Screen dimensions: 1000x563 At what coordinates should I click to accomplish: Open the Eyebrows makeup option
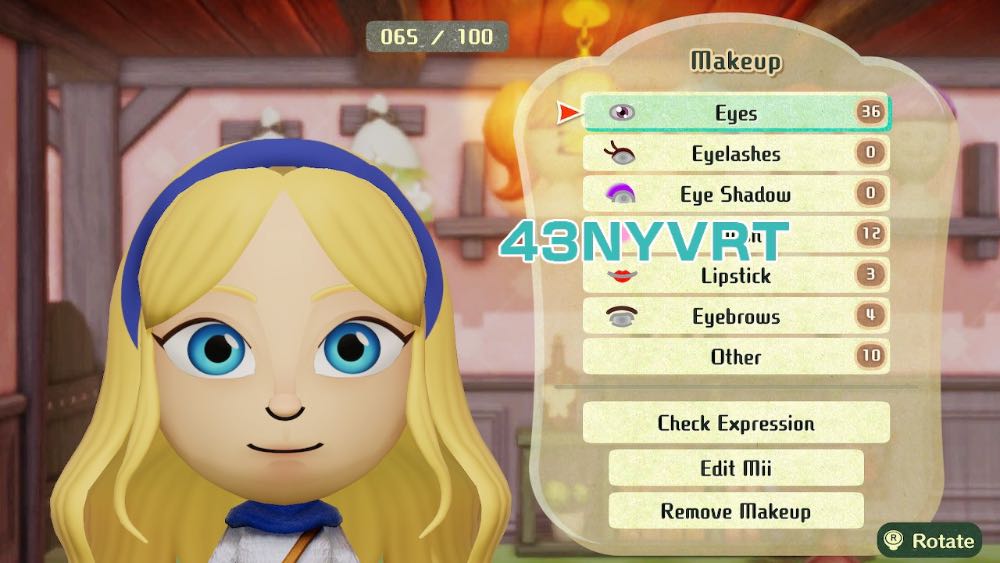pos(735,317)
